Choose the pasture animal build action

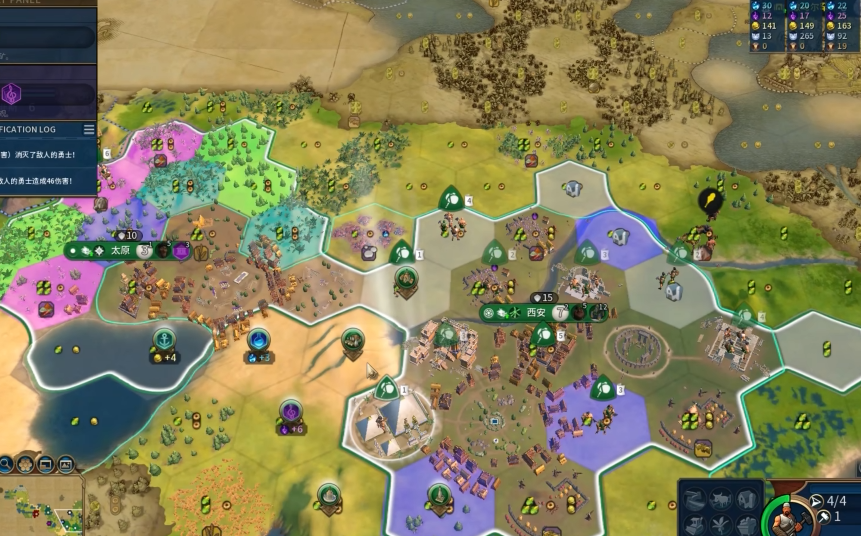[x=719, y=499]
